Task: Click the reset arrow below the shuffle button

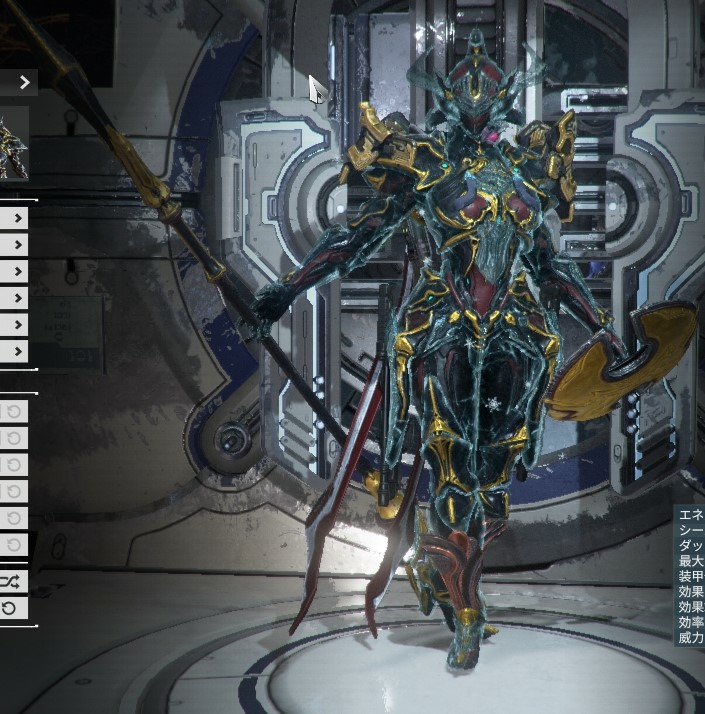Action: click(11, 607)
